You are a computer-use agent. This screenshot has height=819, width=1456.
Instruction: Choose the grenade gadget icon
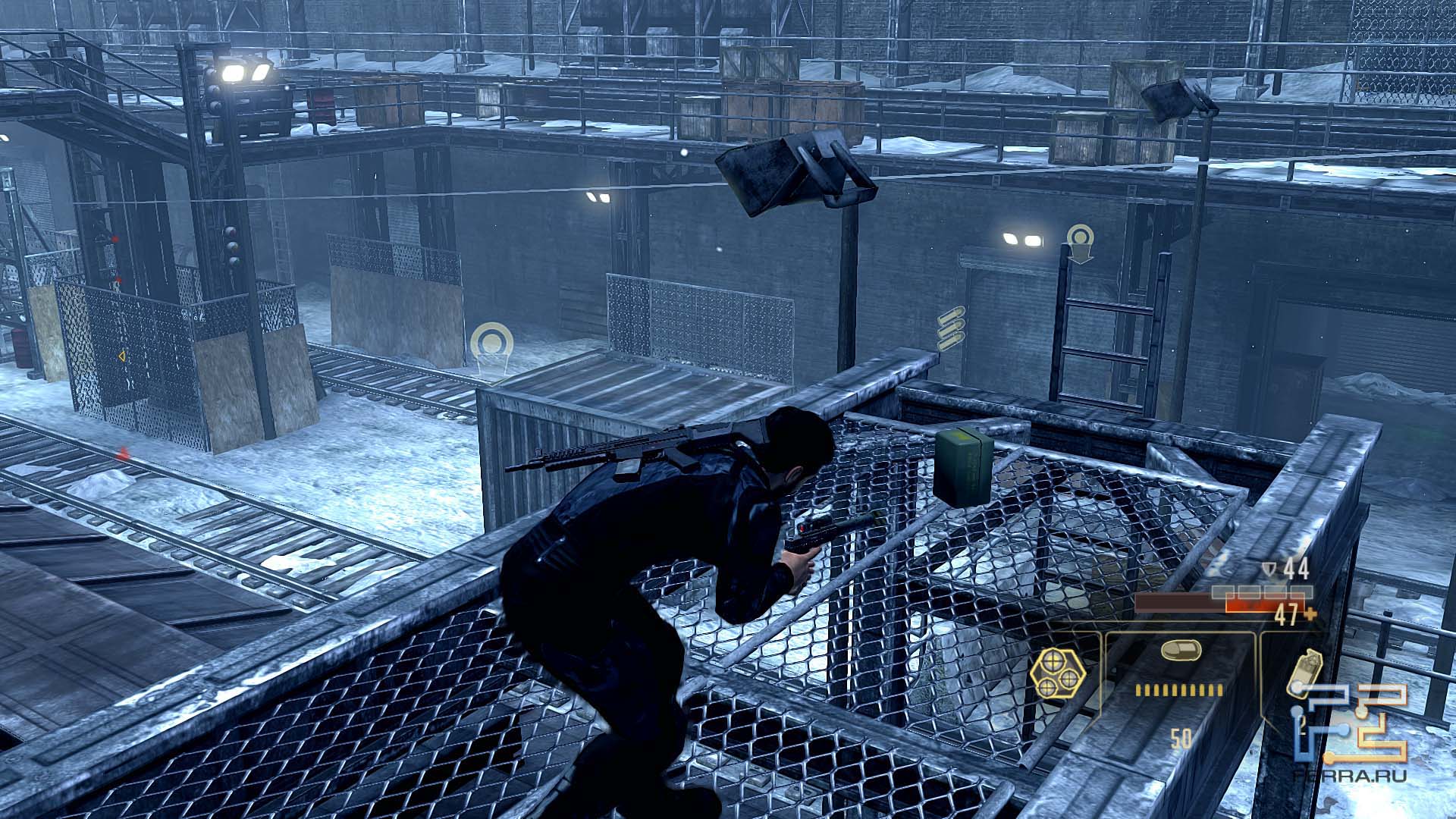(x=1306, y=672)
